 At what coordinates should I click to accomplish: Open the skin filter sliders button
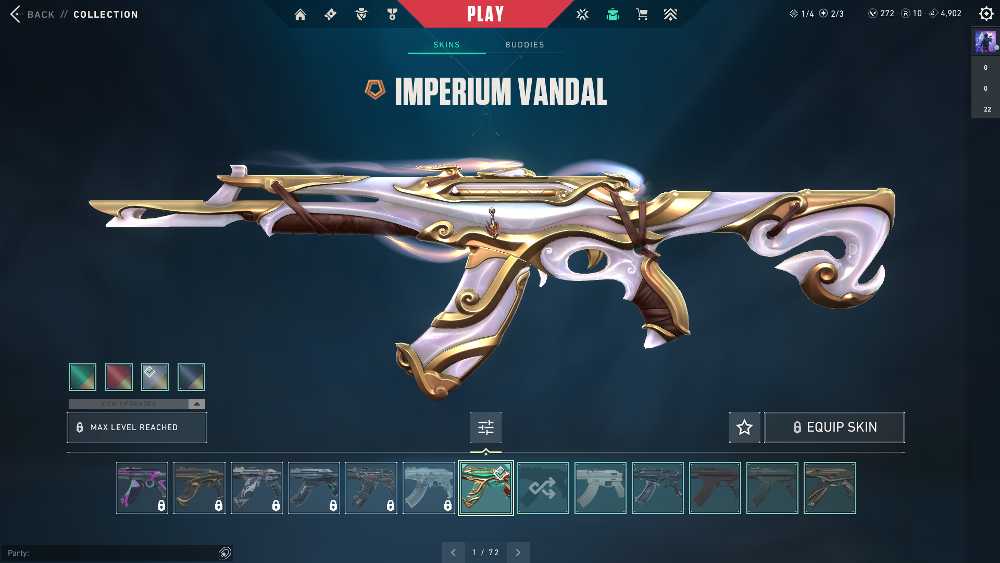(486, 427)
